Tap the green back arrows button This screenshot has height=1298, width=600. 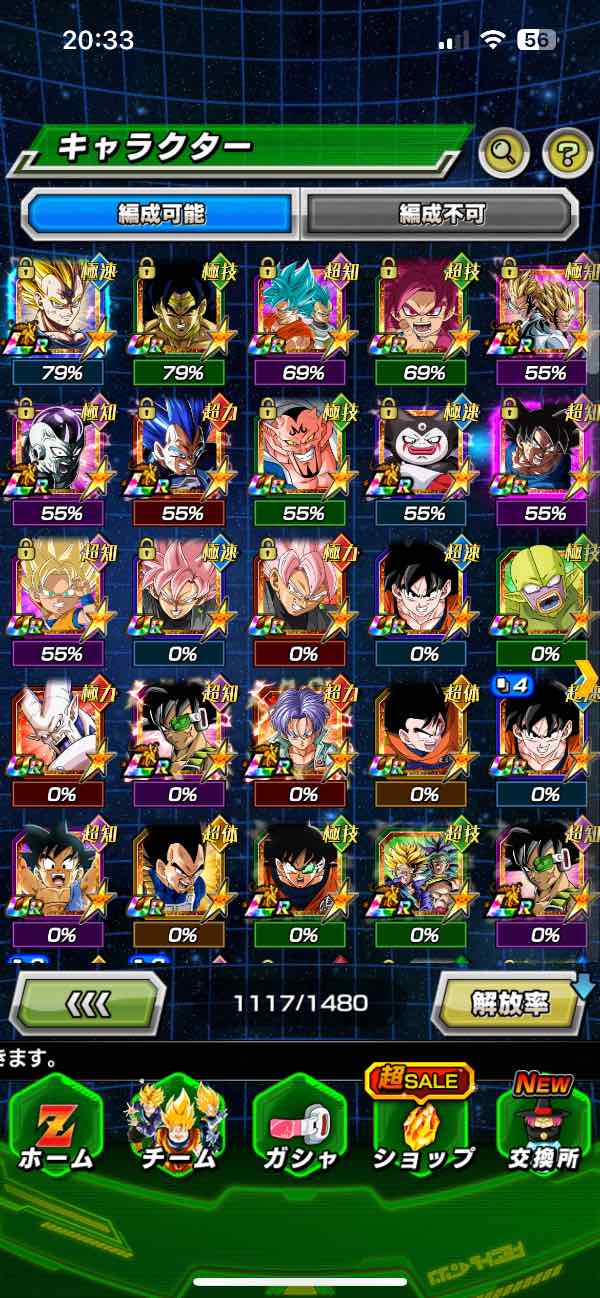click(88, 1002)
